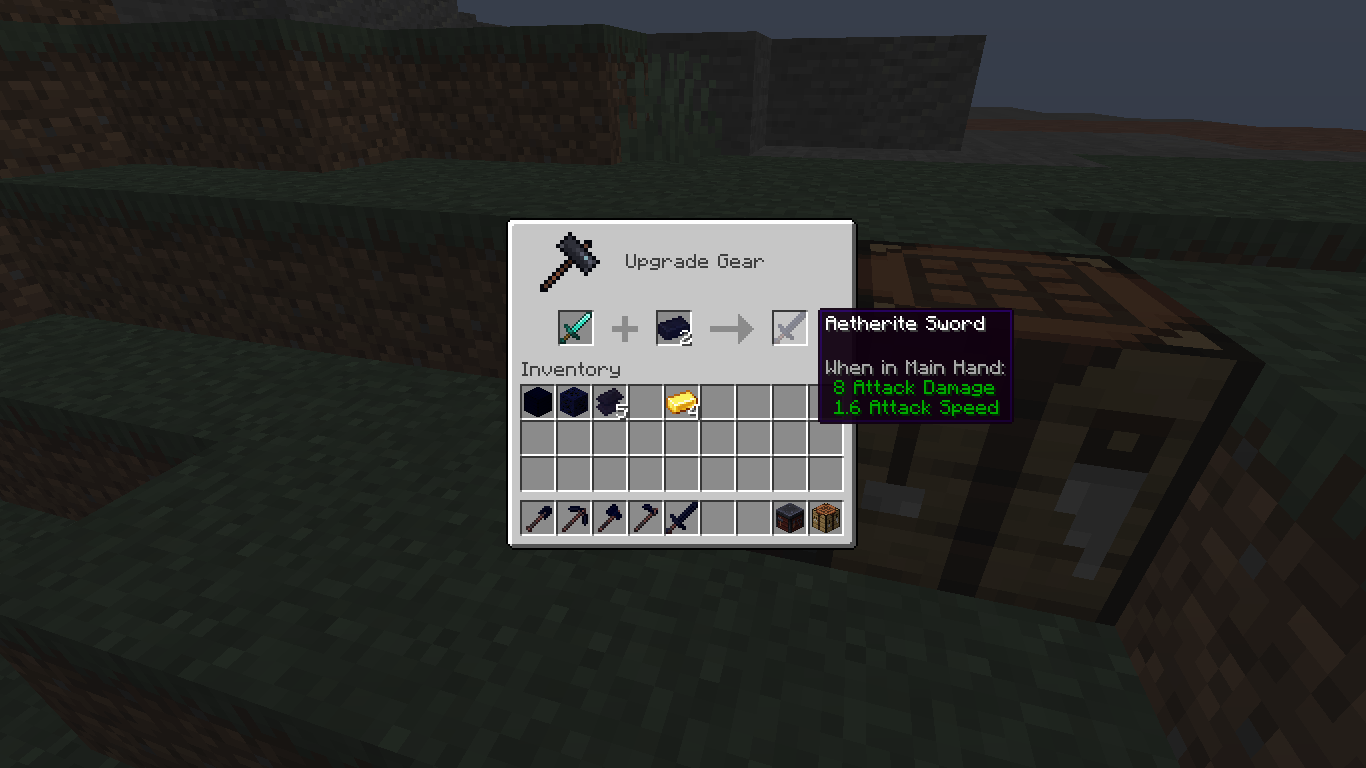This screenshot has width=1366, height=768.
Task: Grab the gold ingot stack from the inventory
Action: pos(682,401)
